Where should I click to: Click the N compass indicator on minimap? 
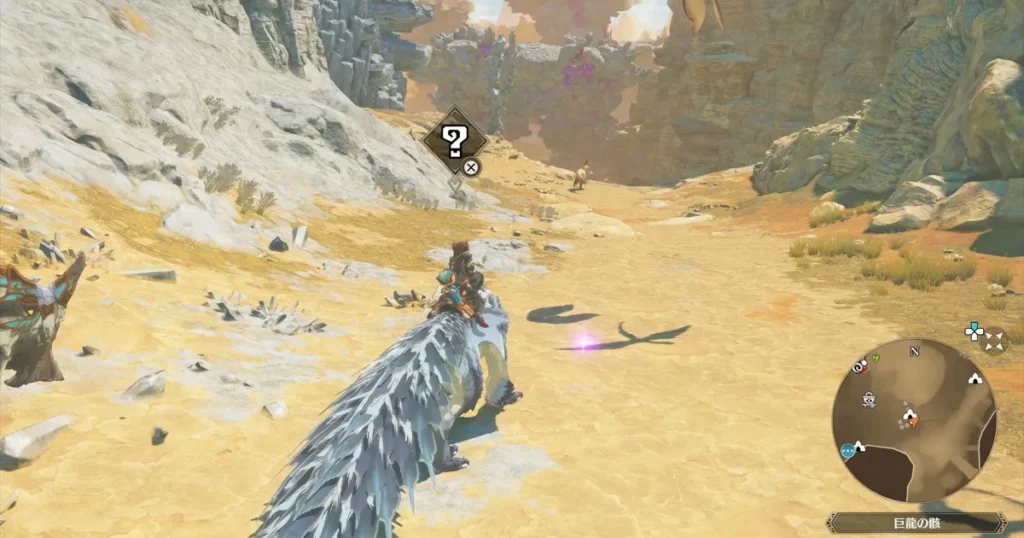913,351
